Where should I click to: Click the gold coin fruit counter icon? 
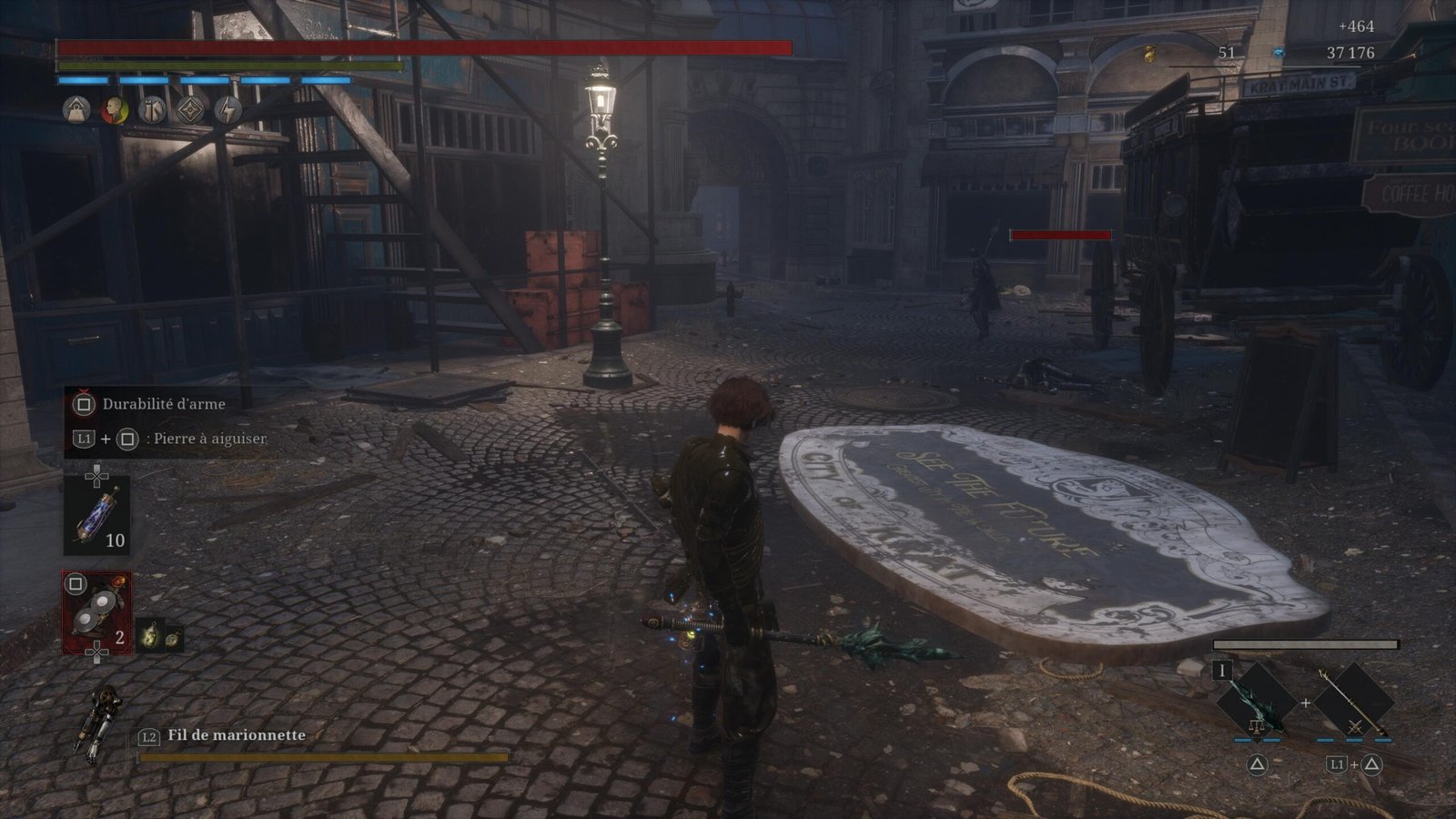point(1150,55)
